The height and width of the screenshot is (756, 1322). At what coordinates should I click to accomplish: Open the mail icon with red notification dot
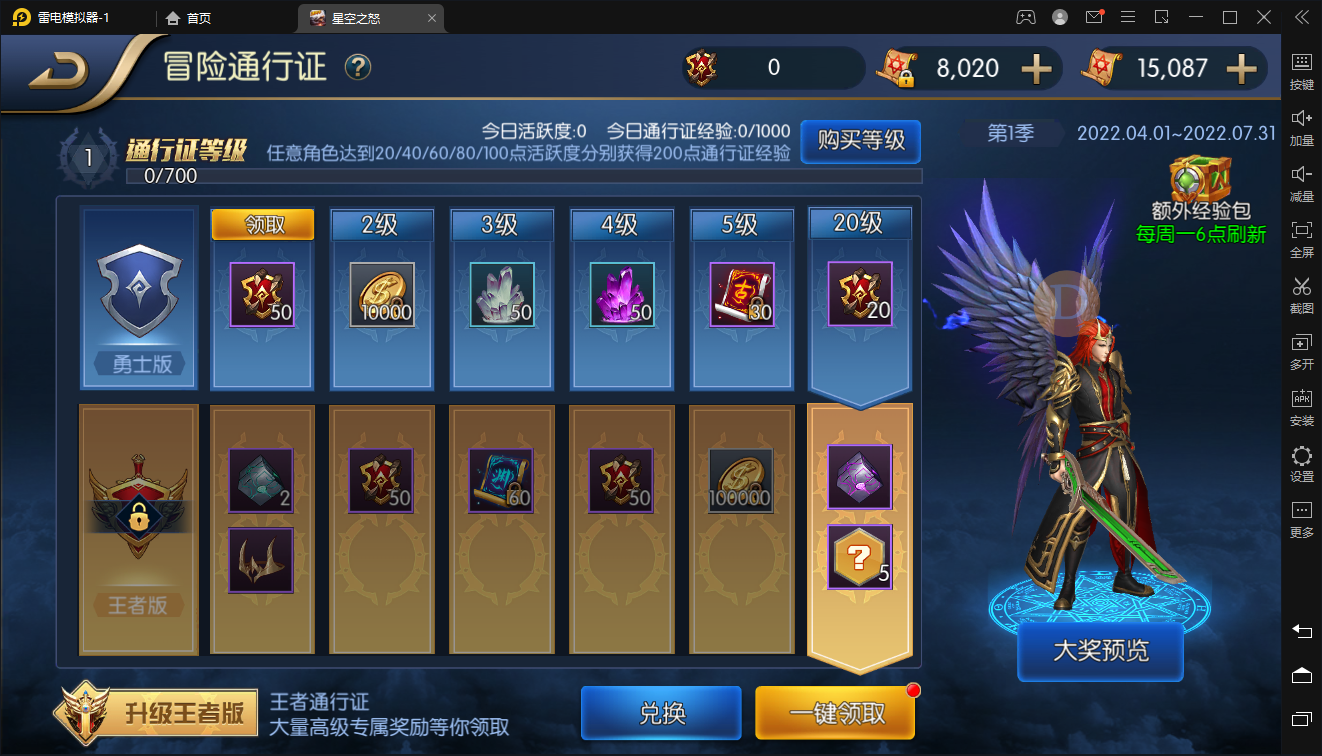click(1096, 17)
